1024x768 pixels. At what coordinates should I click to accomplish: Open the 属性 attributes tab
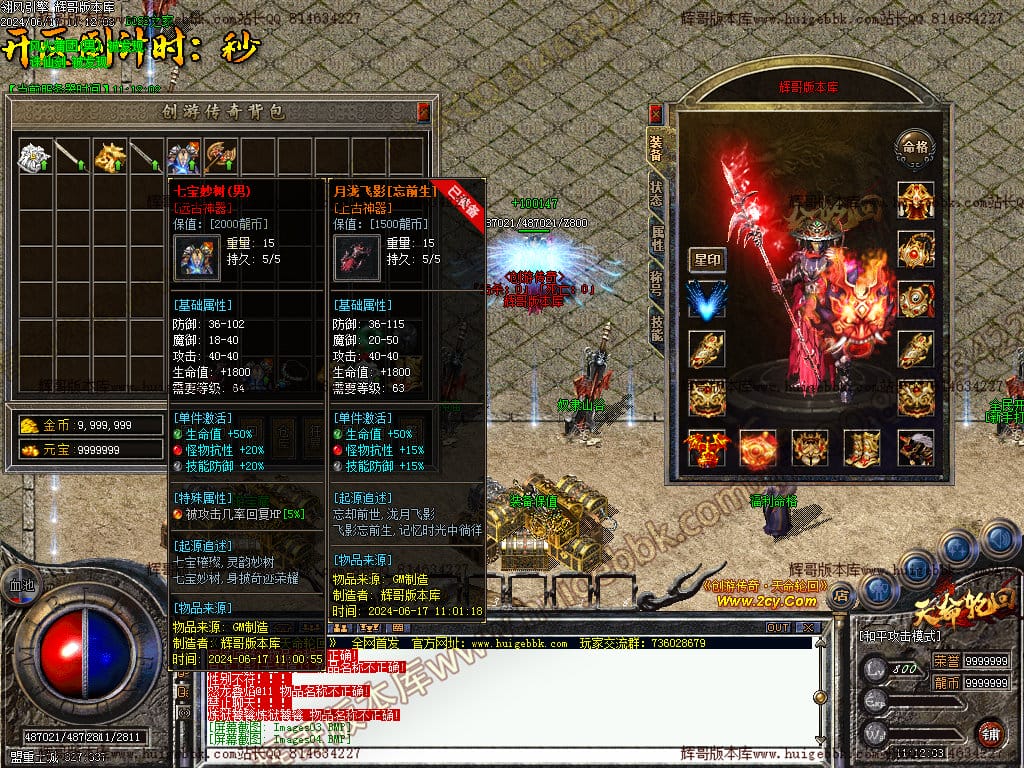click(656, 240)
